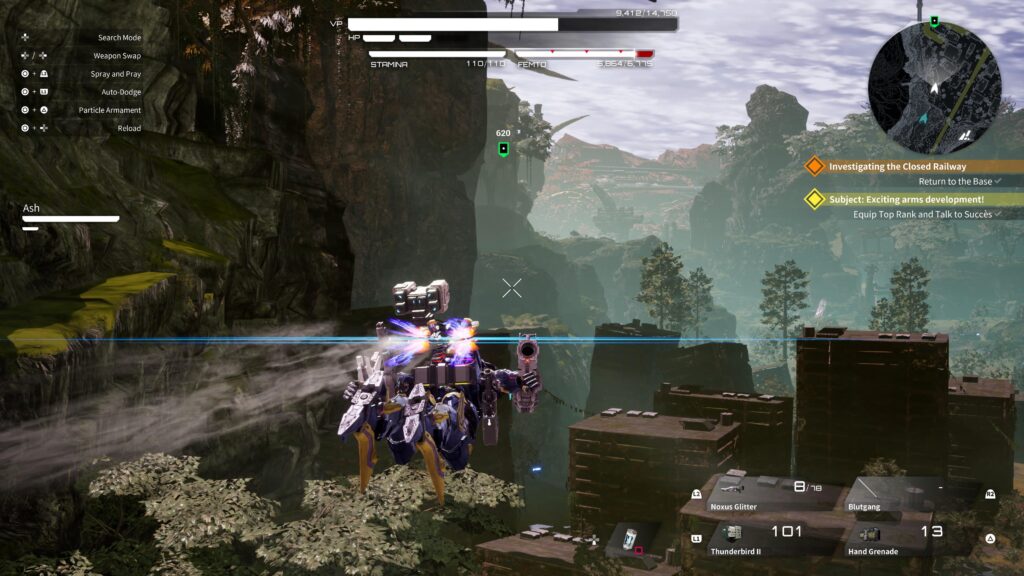Select the Ash ally status panel
The height and width of the screenshot is (576, 1024).
tap(70, 216)
